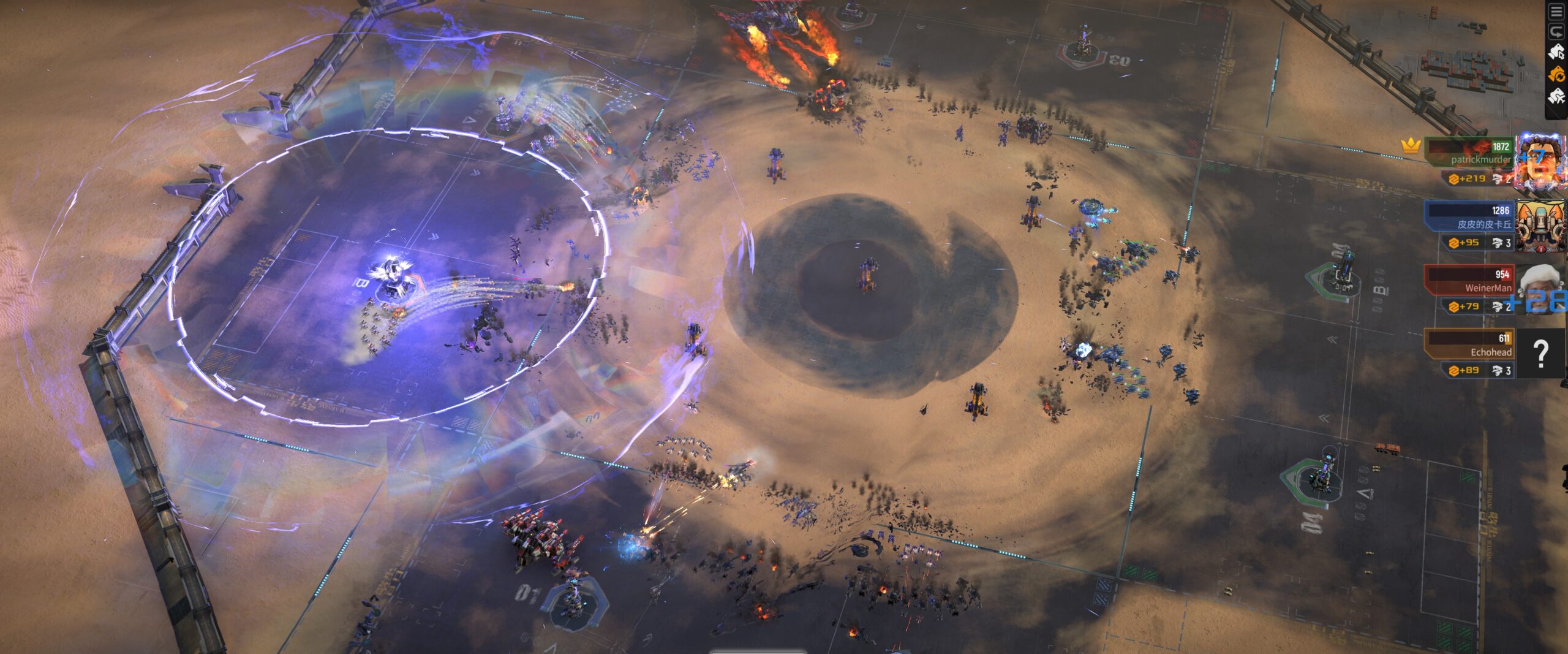Select WeinerMan's player panel
This screenshot has height=654, width=1568.
pyautogui.click(x=1470, y=280)
